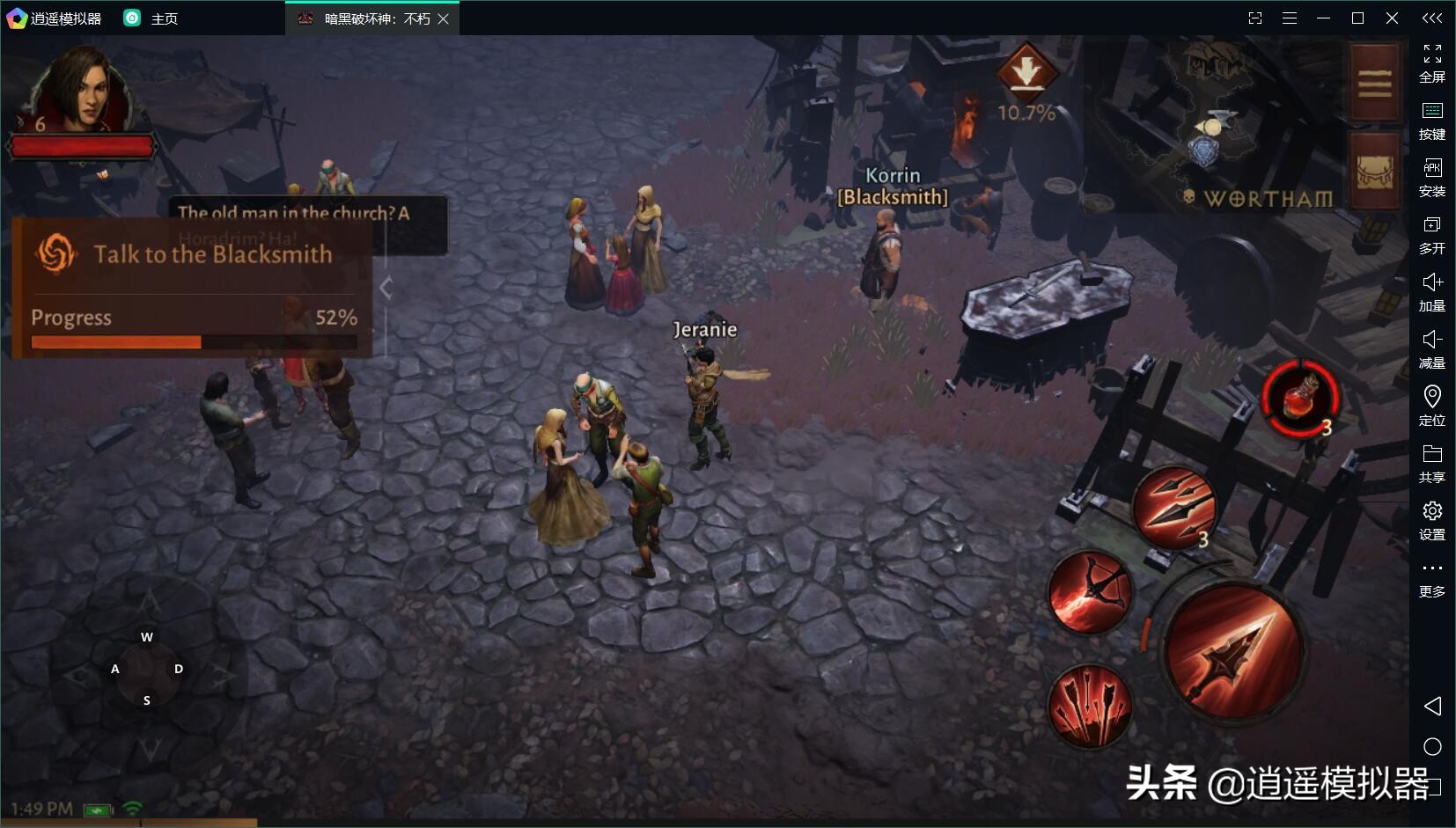
Task: Activate the crossbow shot skill
Action: coord(1090,592)
